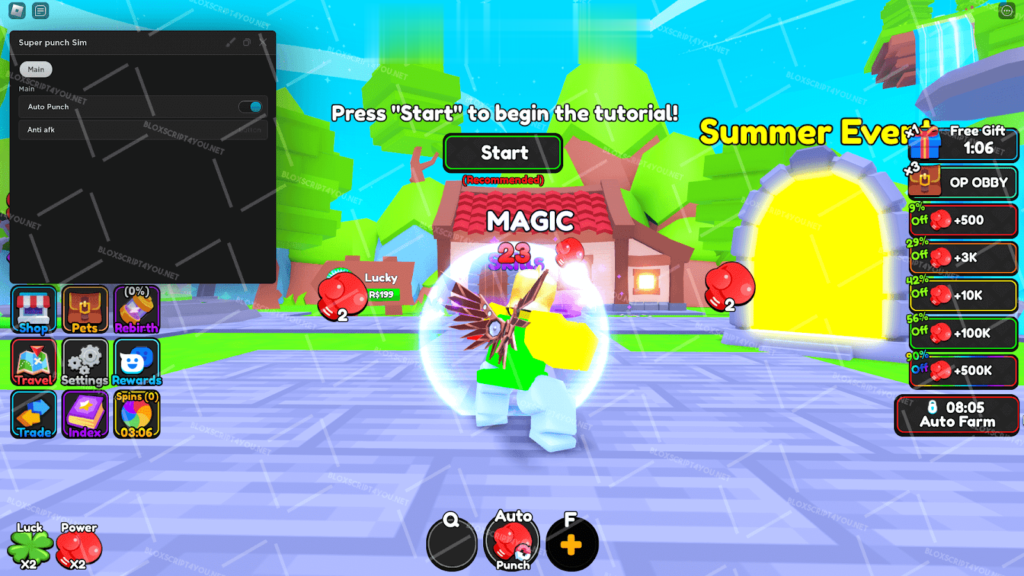Toggle the Auto Punch script switch
Image resolution: width=1024 pixels, height=576 pixels.
251,107
